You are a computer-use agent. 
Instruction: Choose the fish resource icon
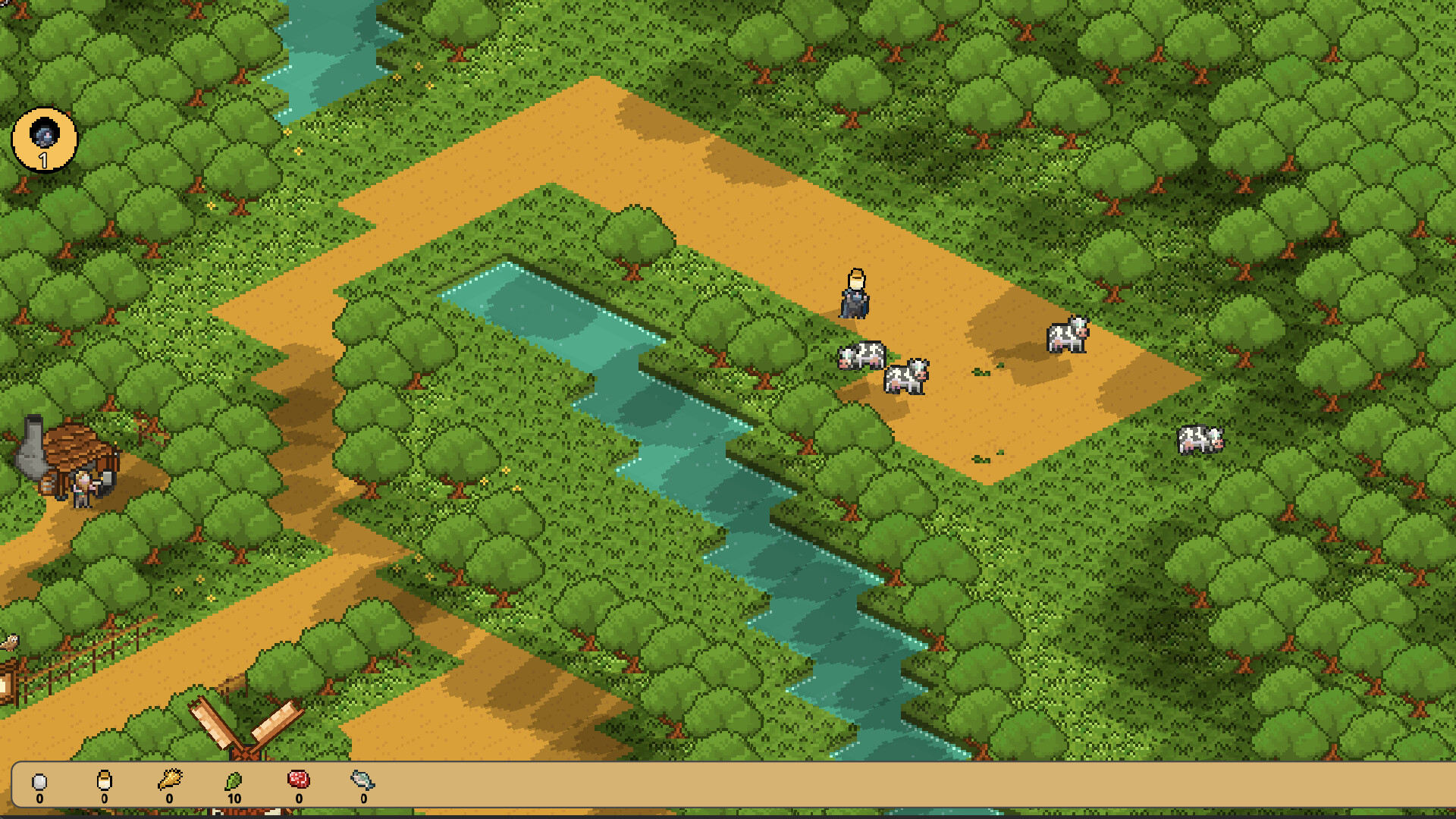point(363,780)
